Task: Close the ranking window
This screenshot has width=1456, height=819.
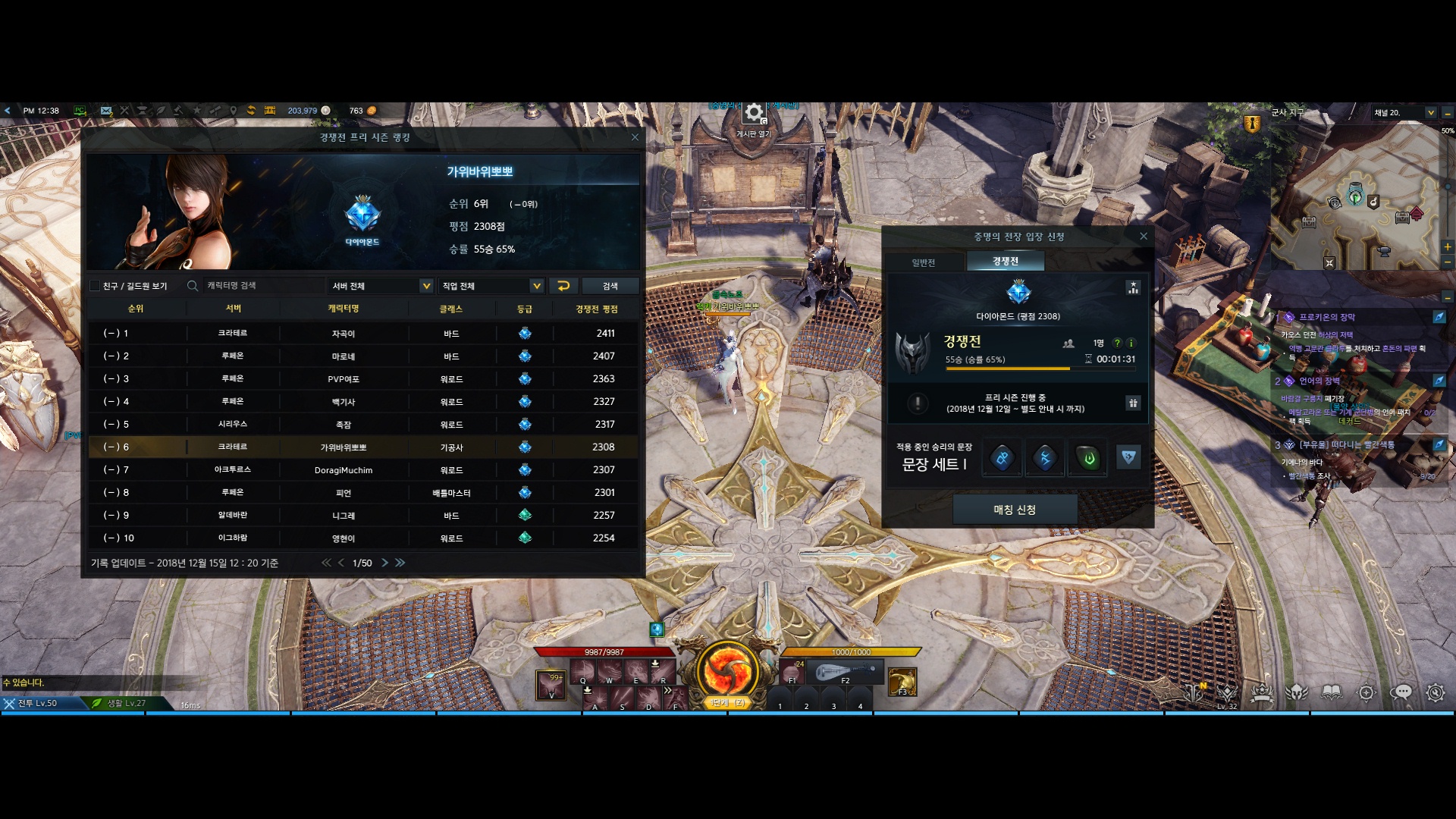Action: coord(635,137)
